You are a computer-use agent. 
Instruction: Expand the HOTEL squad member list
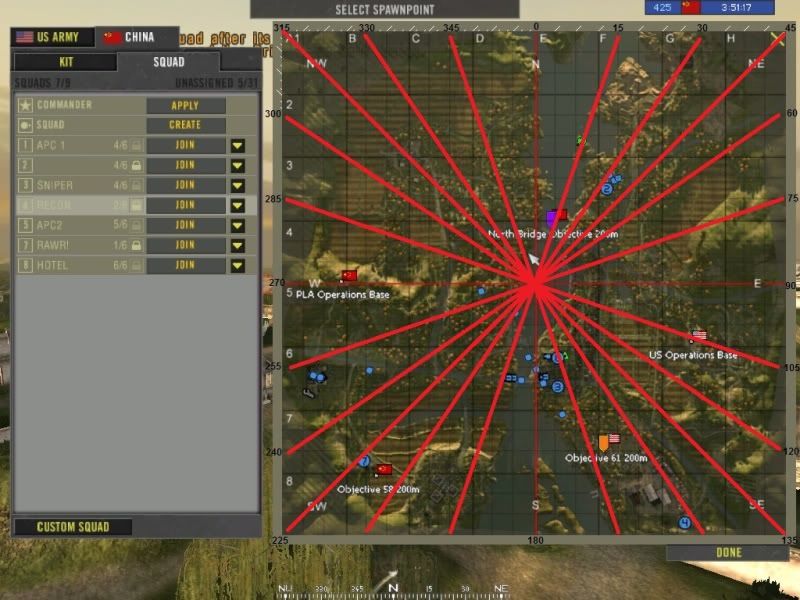pos(238,265)
